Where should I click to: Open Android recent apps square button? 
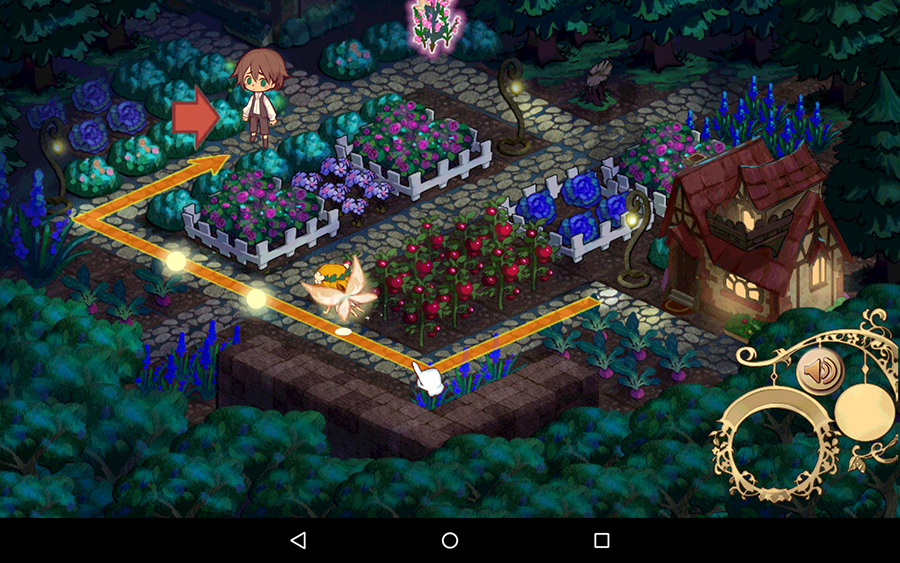[x=602, y=540]
